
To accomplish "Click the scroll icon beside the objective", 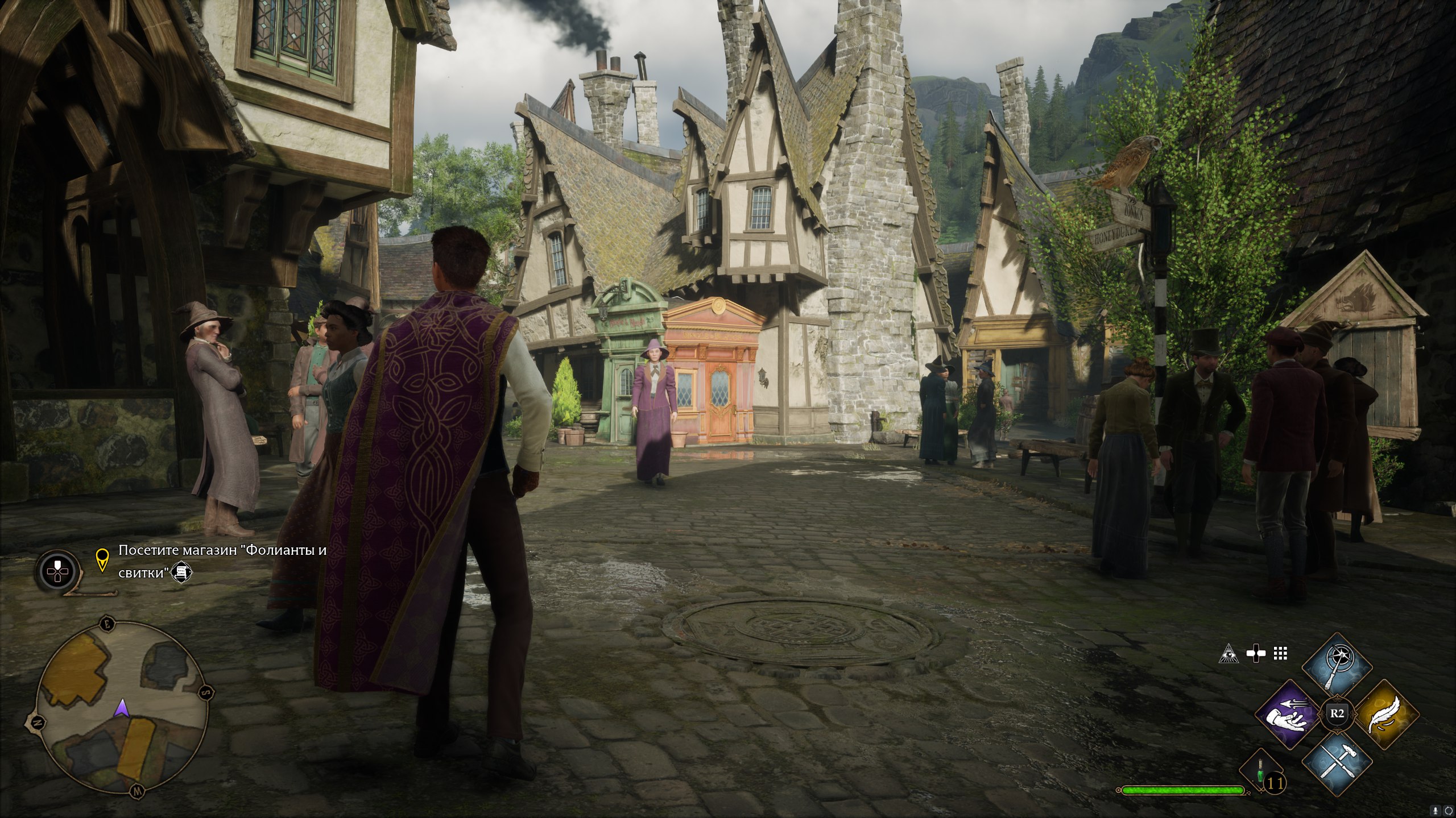I will 183,572.
